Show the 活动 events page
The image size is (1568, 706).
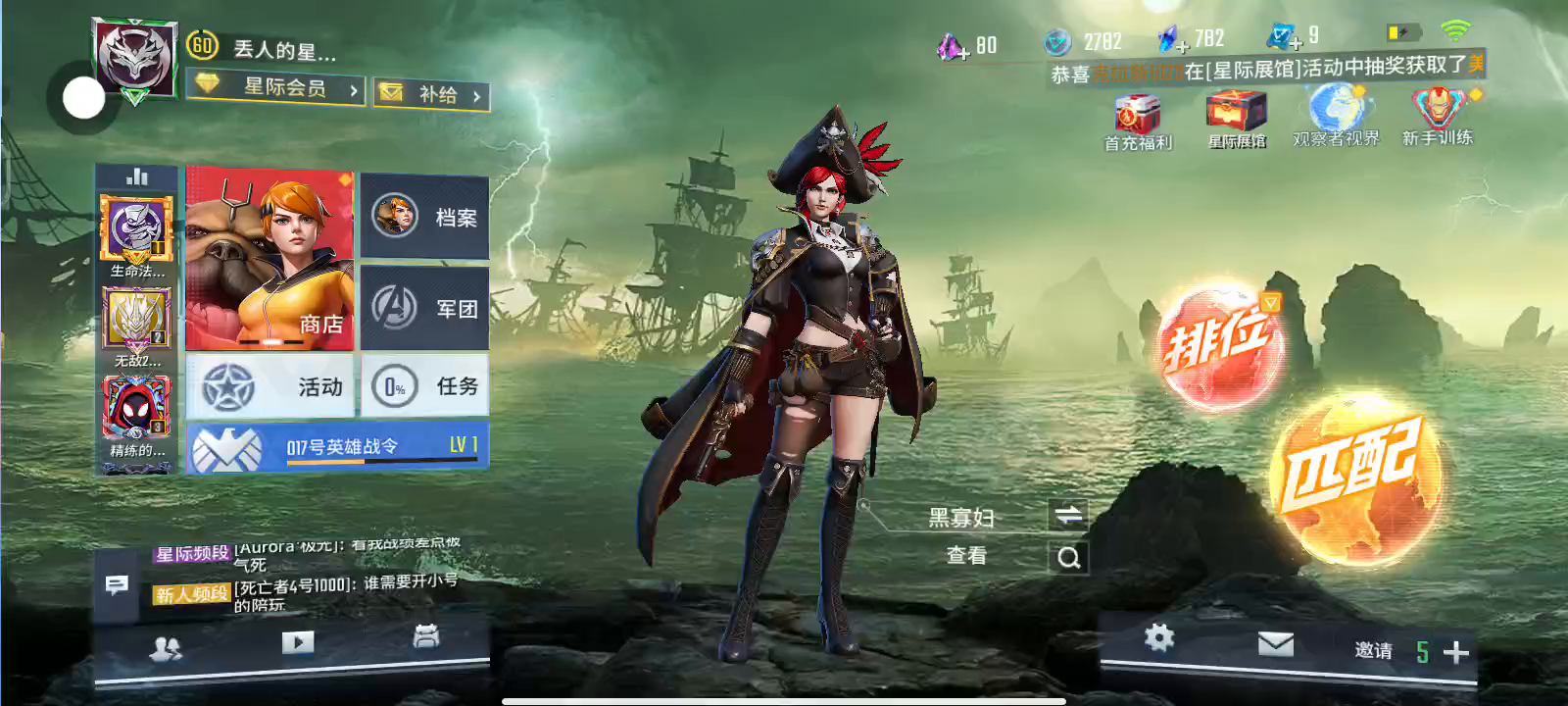269,386
